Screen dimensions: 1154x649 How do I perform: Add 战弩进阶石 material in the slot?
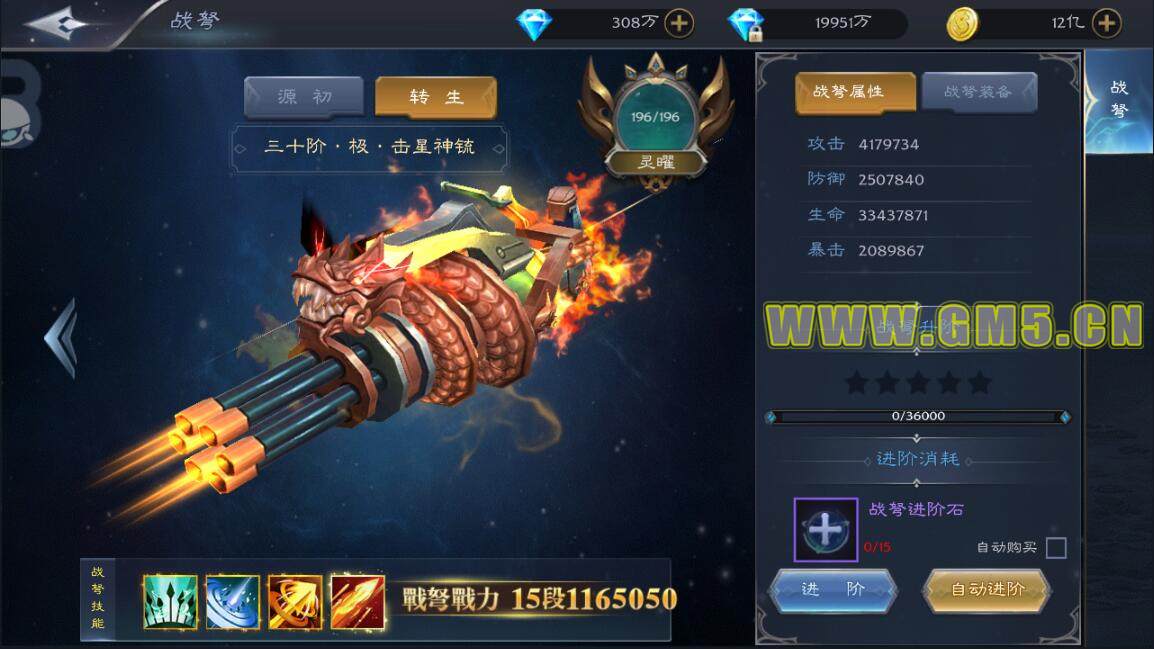pos(825,529)
